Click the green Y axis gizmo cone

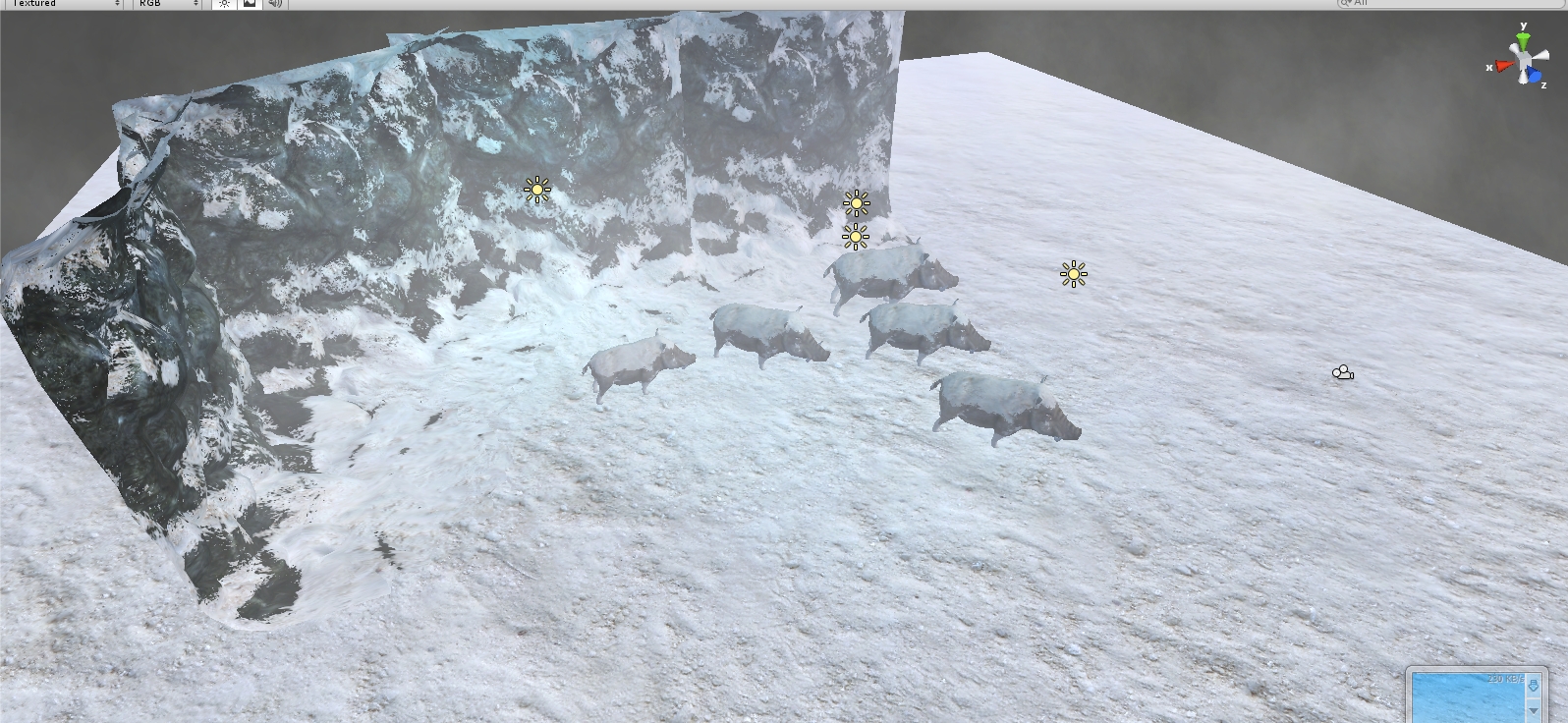(1523, 40)
